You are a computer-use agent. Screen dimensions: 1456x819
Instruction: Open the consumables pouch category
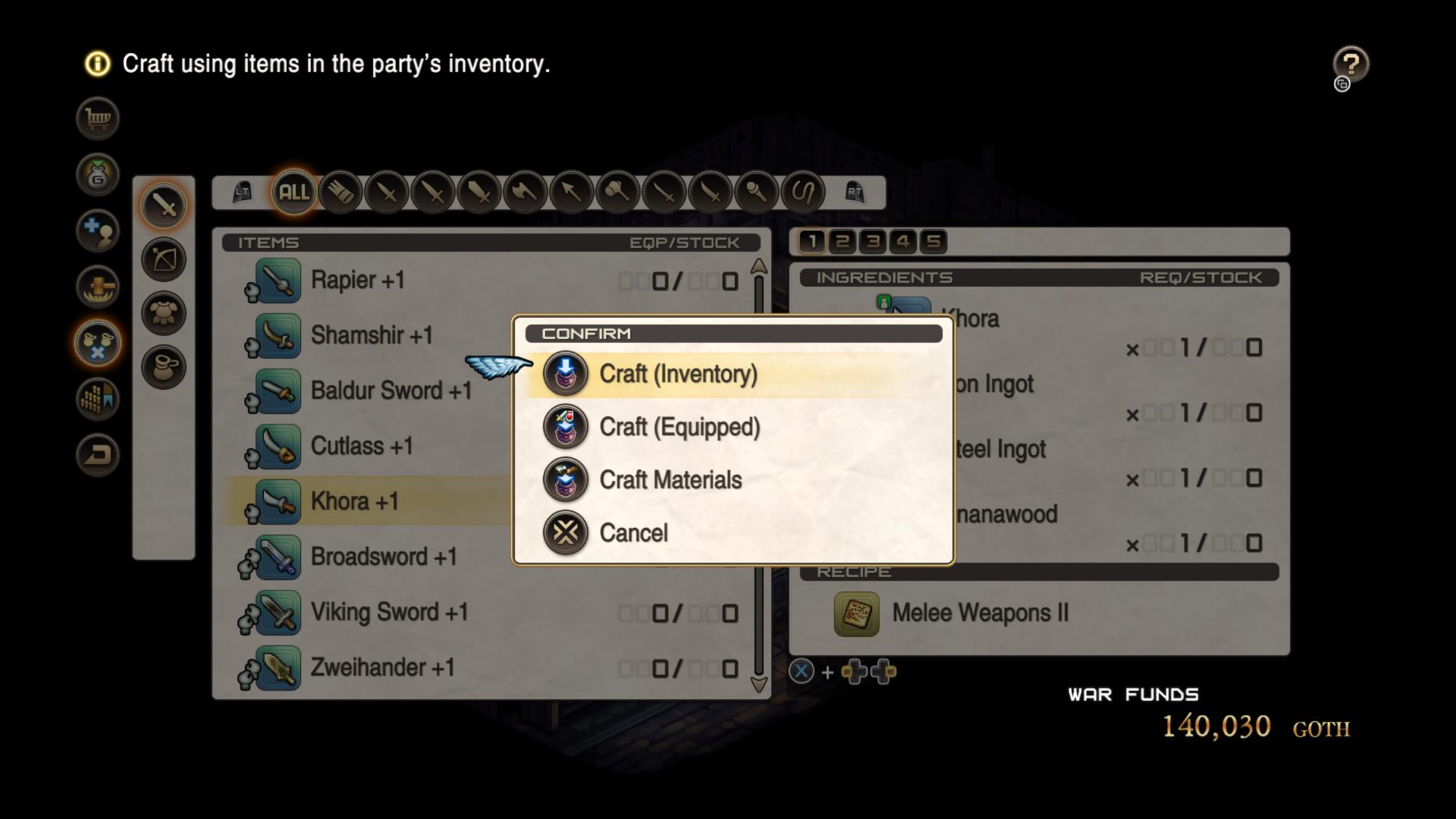(x=164, y=366)
